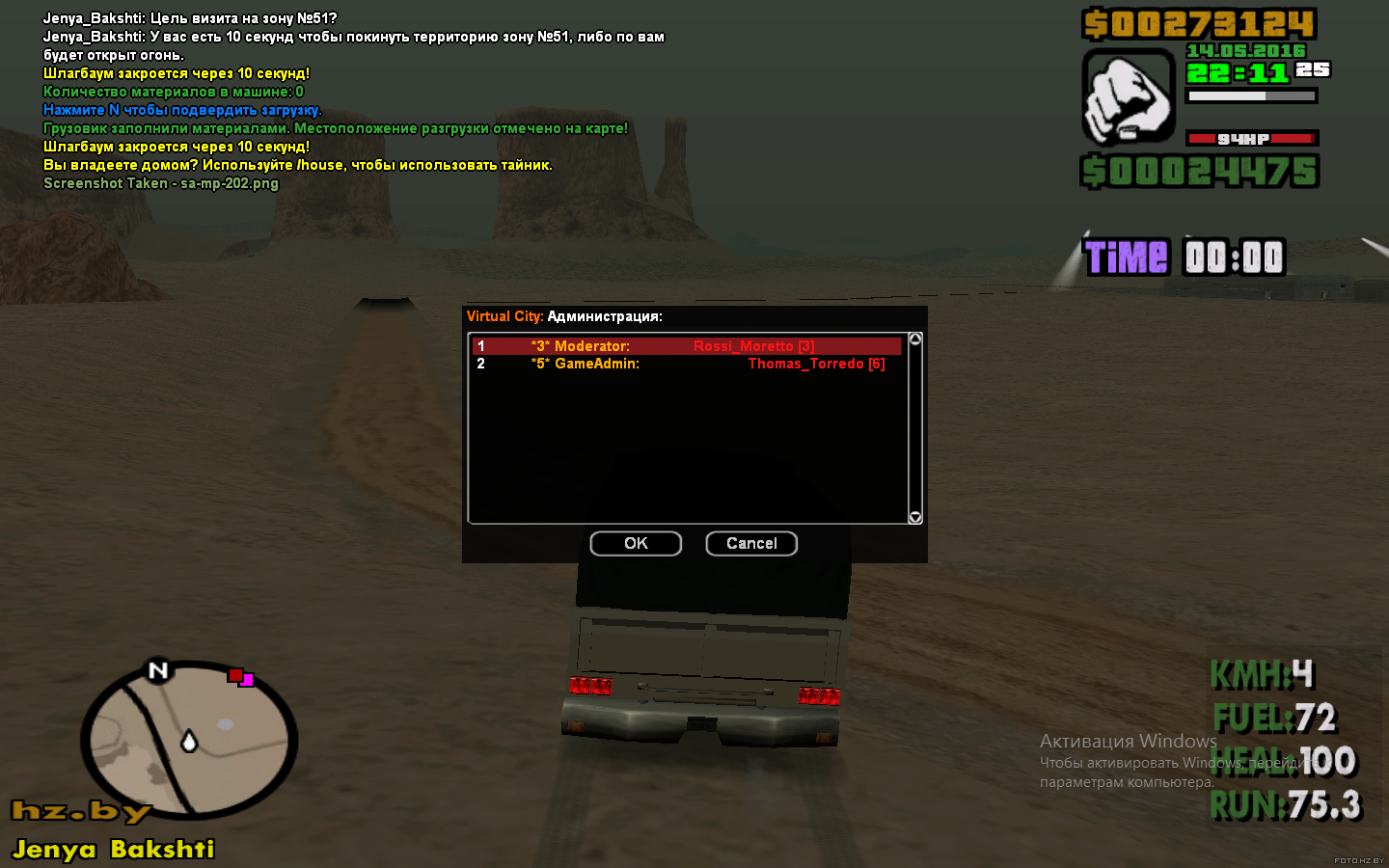
Task: Choose the GameAdmin Thomas_Torredo row
Action: [685, 364]
